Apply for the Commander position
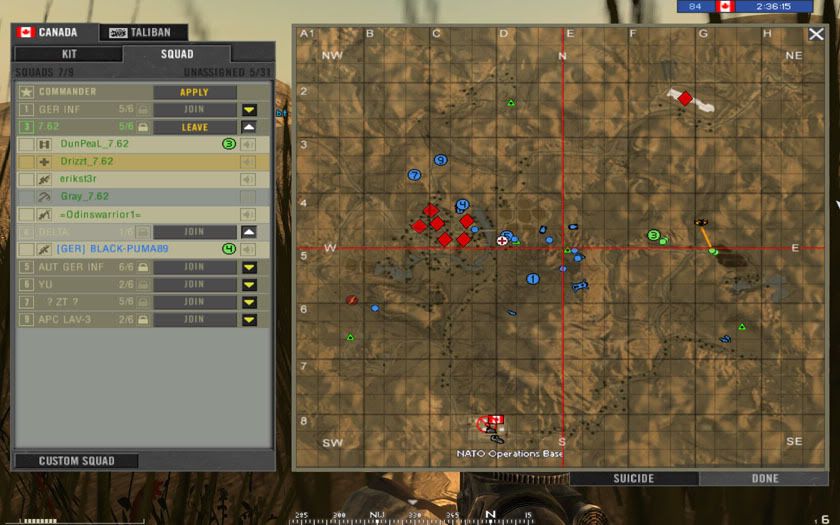 click(194, 92)
